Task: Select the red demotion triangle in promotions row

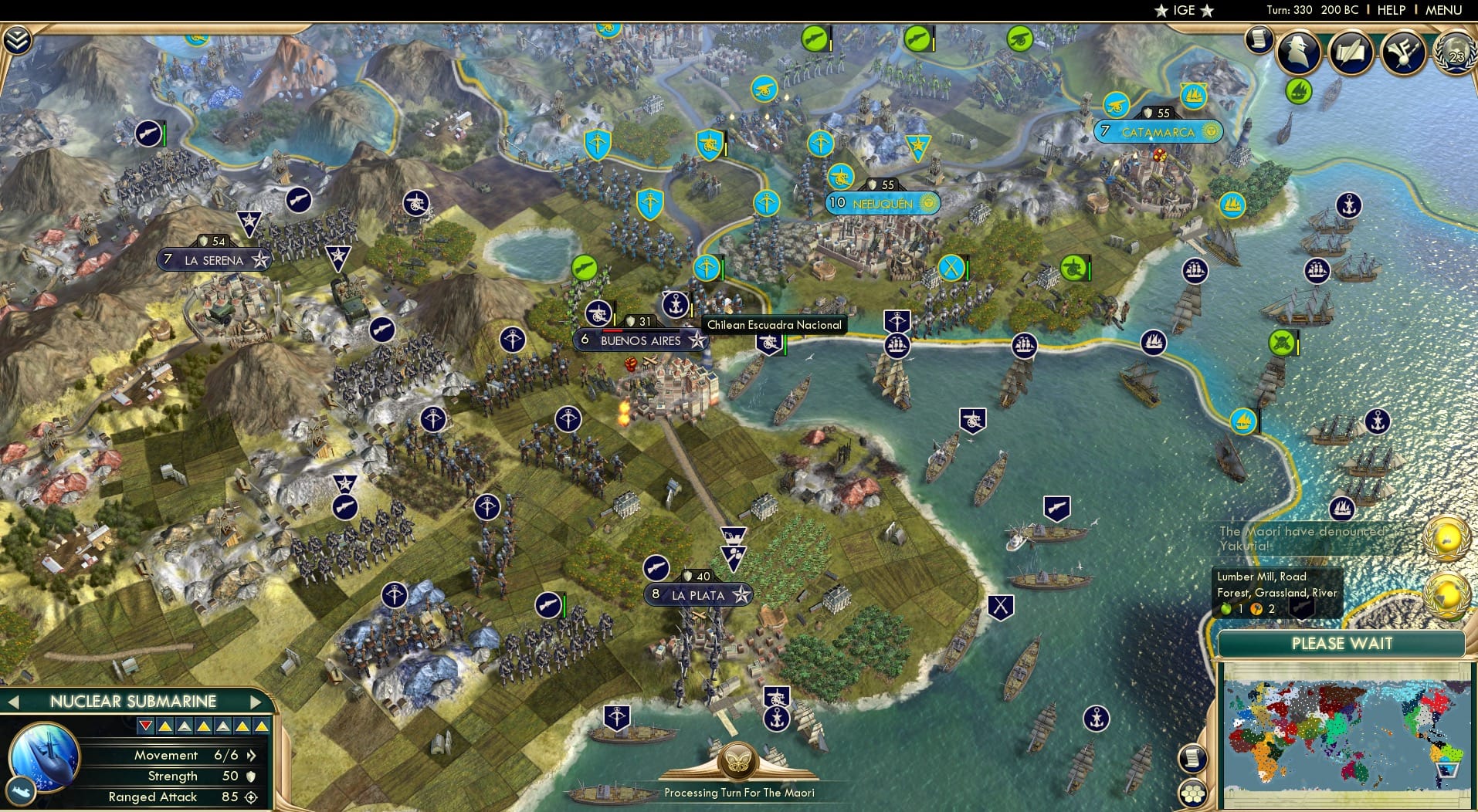Action: pos(147,726)
